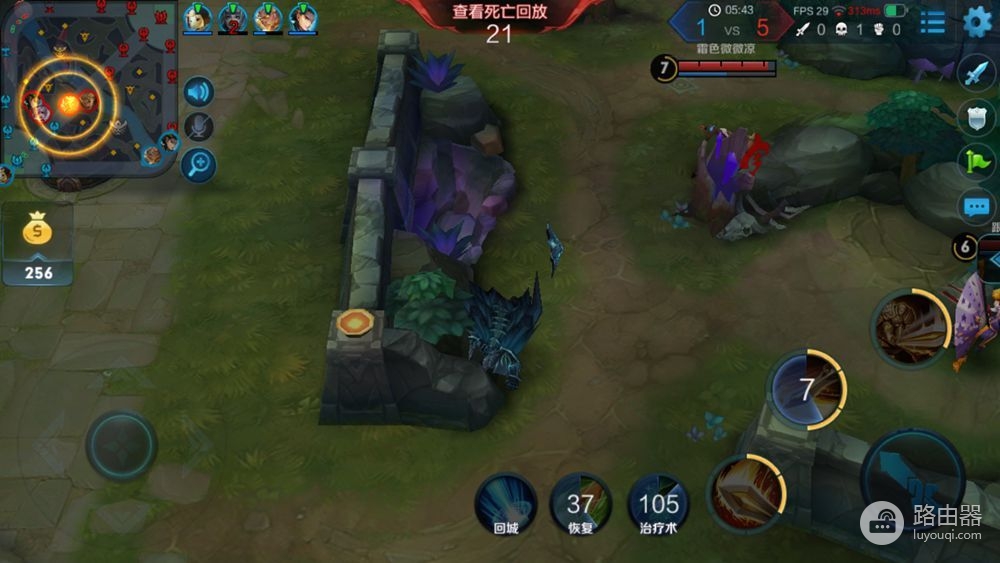Send the green flag gather signal

975,160
